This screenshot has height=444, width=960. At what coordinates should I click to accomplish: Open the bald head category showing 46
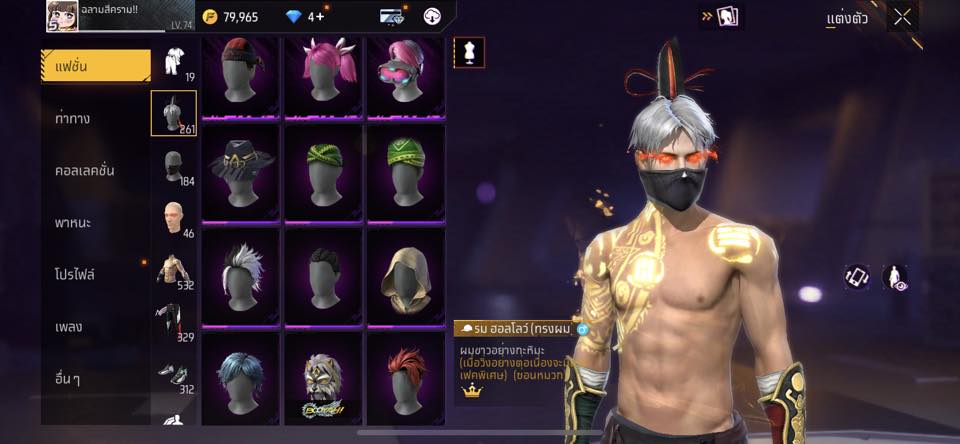click(174, 219)
